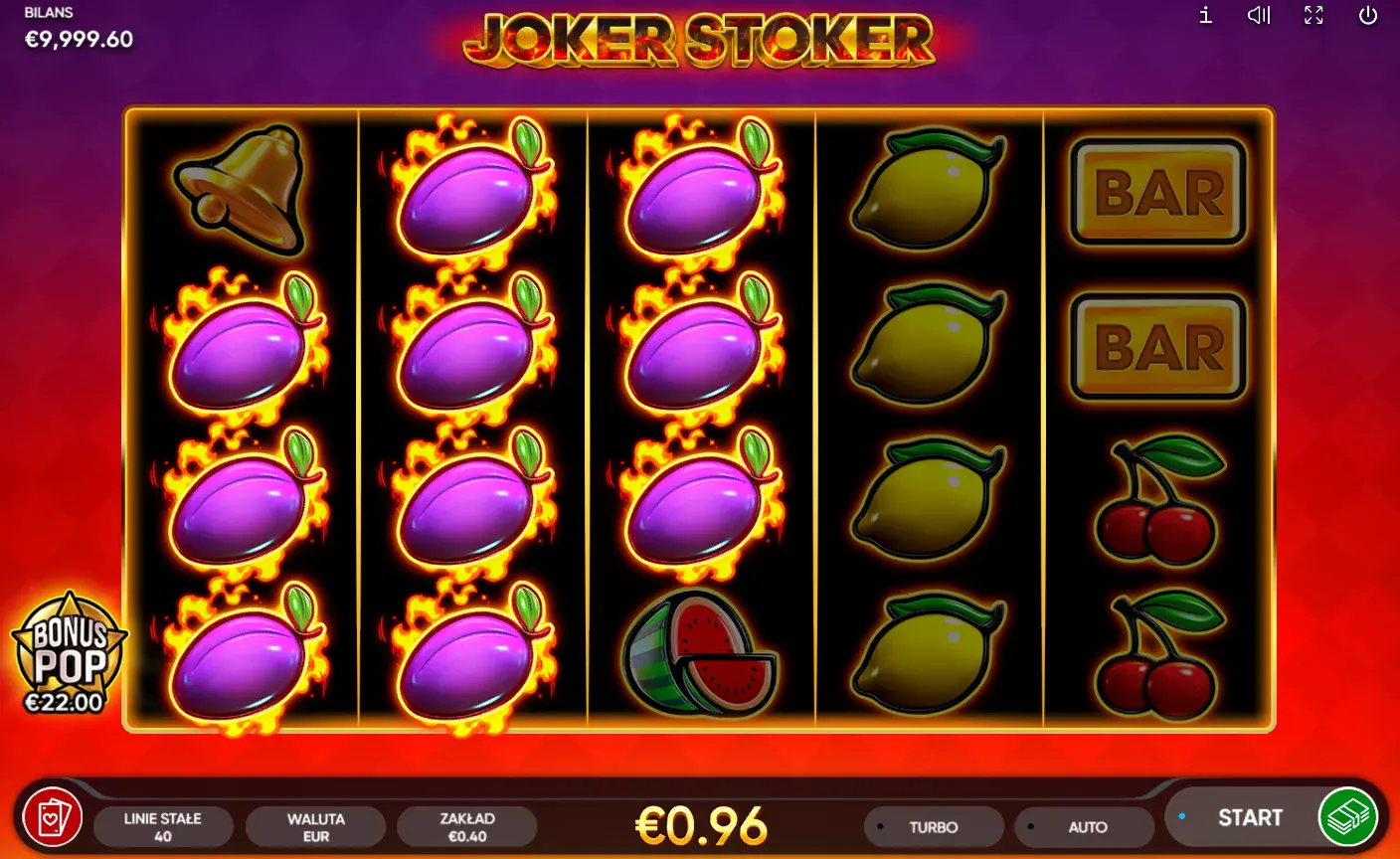Click the flaming plum symbol on reel one

tap(242, 348)
